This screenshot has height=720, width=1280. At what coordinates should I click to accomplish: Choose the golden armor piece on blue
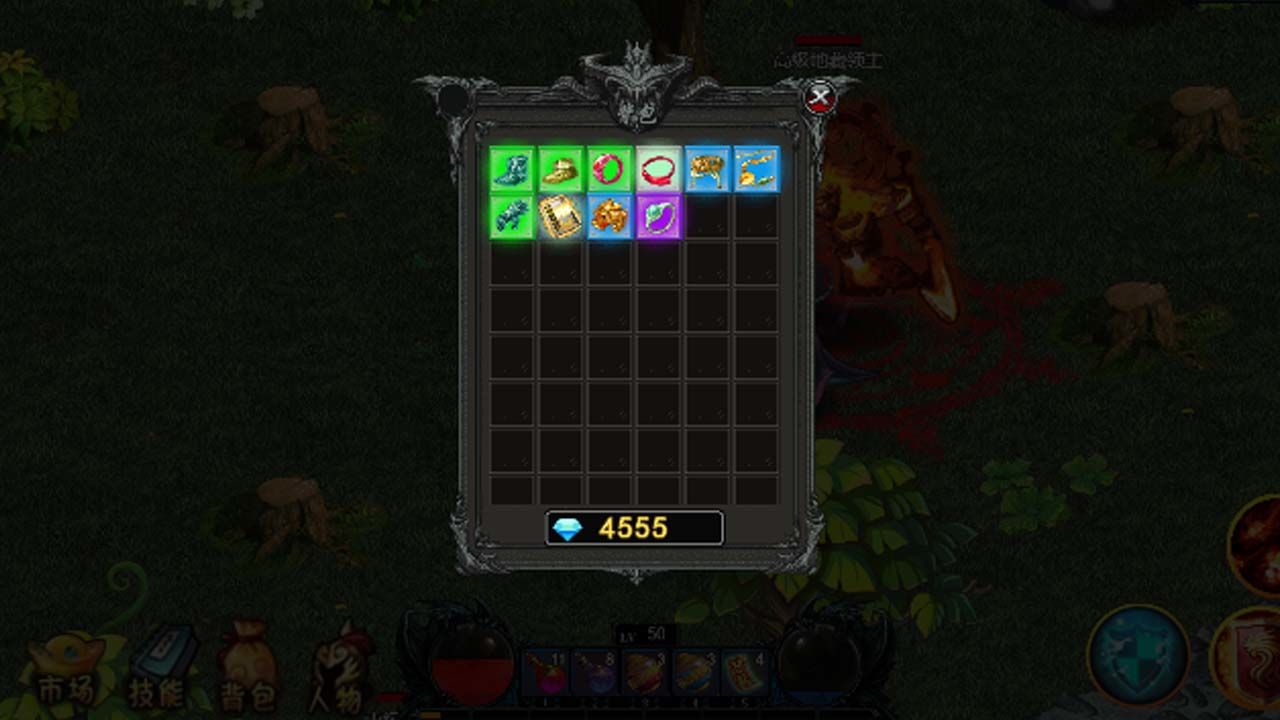click(707, 169)
